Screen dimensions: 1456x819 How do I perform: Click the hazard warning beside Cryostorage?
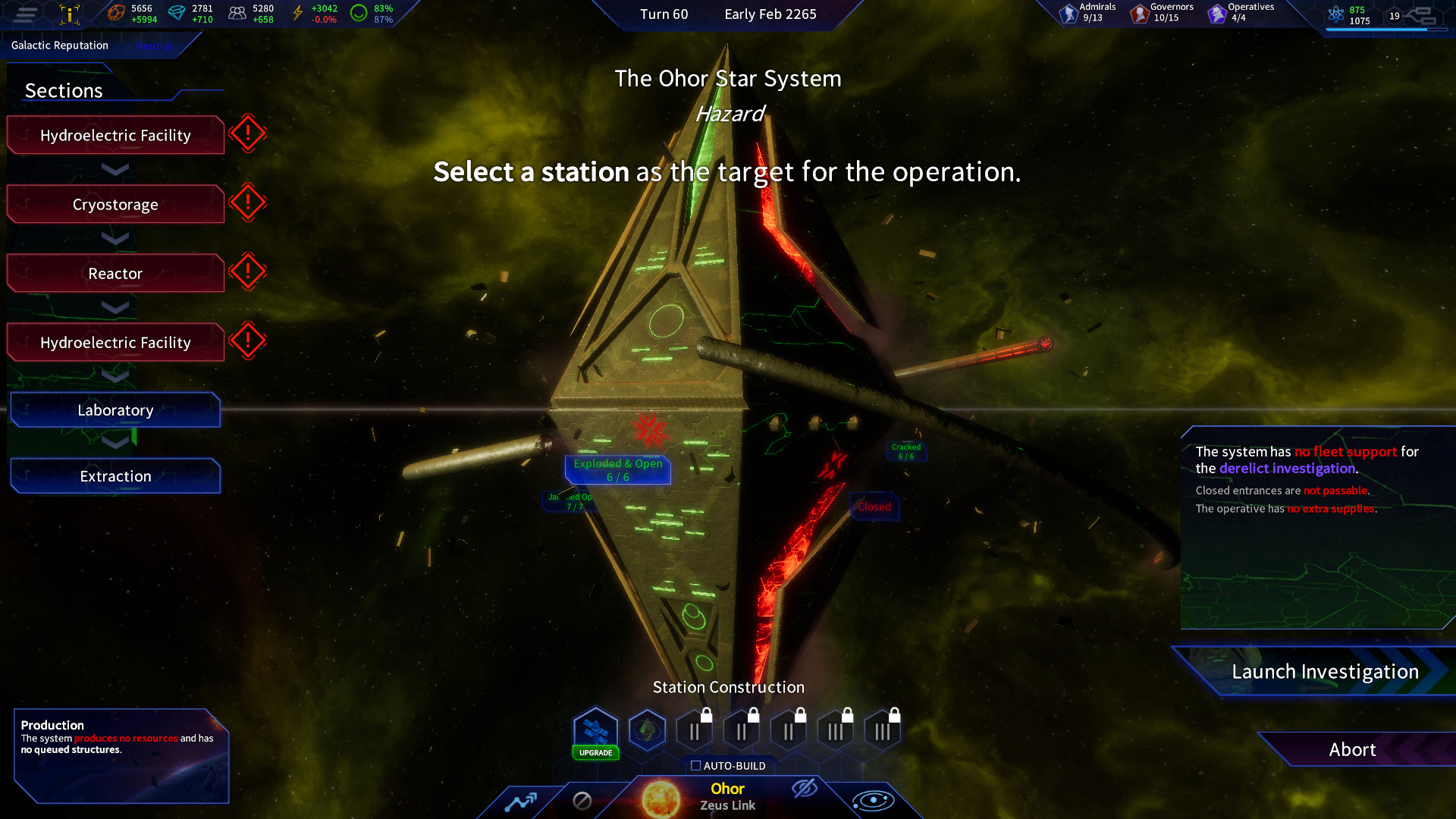(248, 202)
